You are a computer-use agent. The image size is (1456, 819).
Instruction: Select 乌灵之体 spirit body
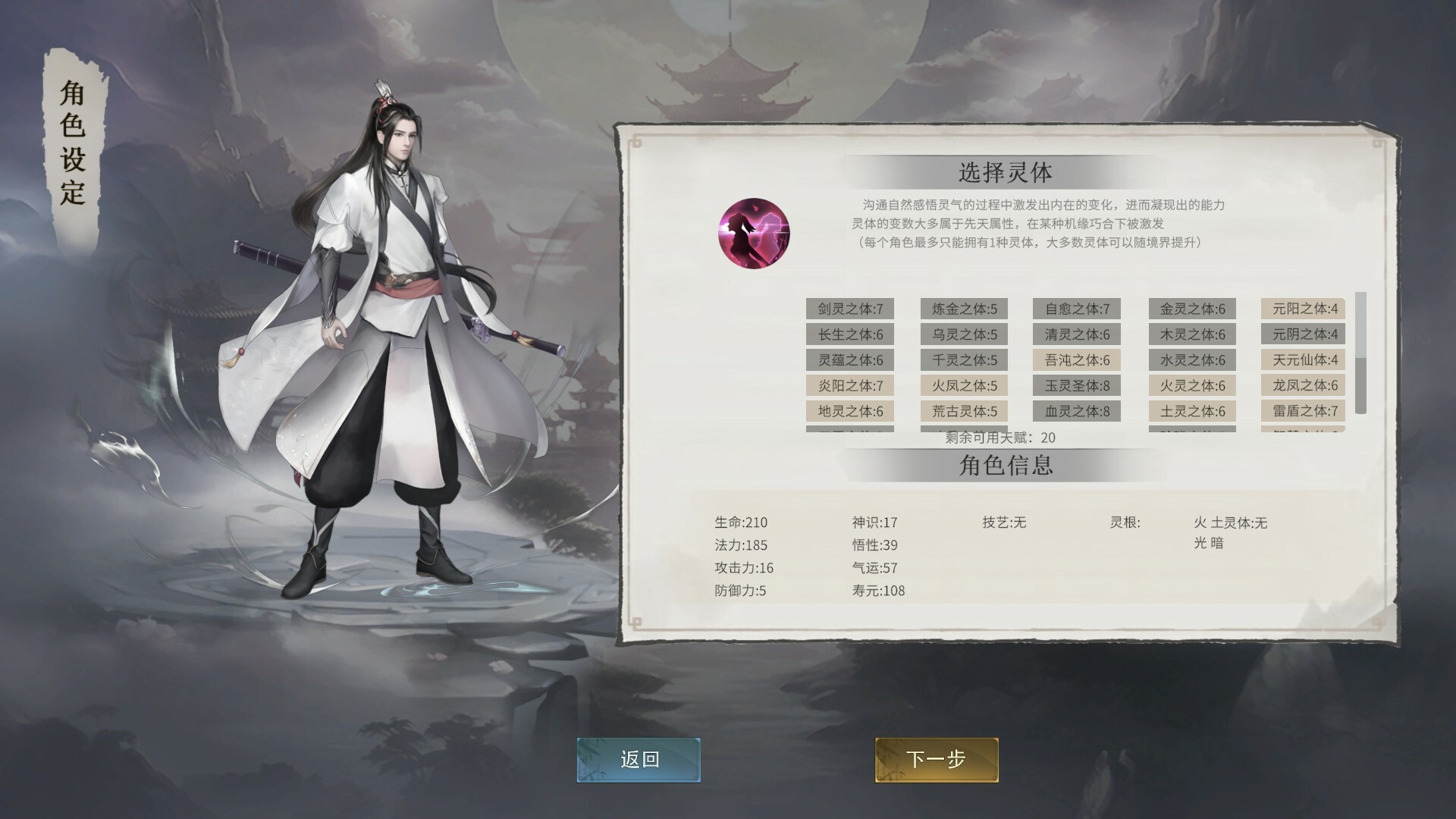[965, 334]
